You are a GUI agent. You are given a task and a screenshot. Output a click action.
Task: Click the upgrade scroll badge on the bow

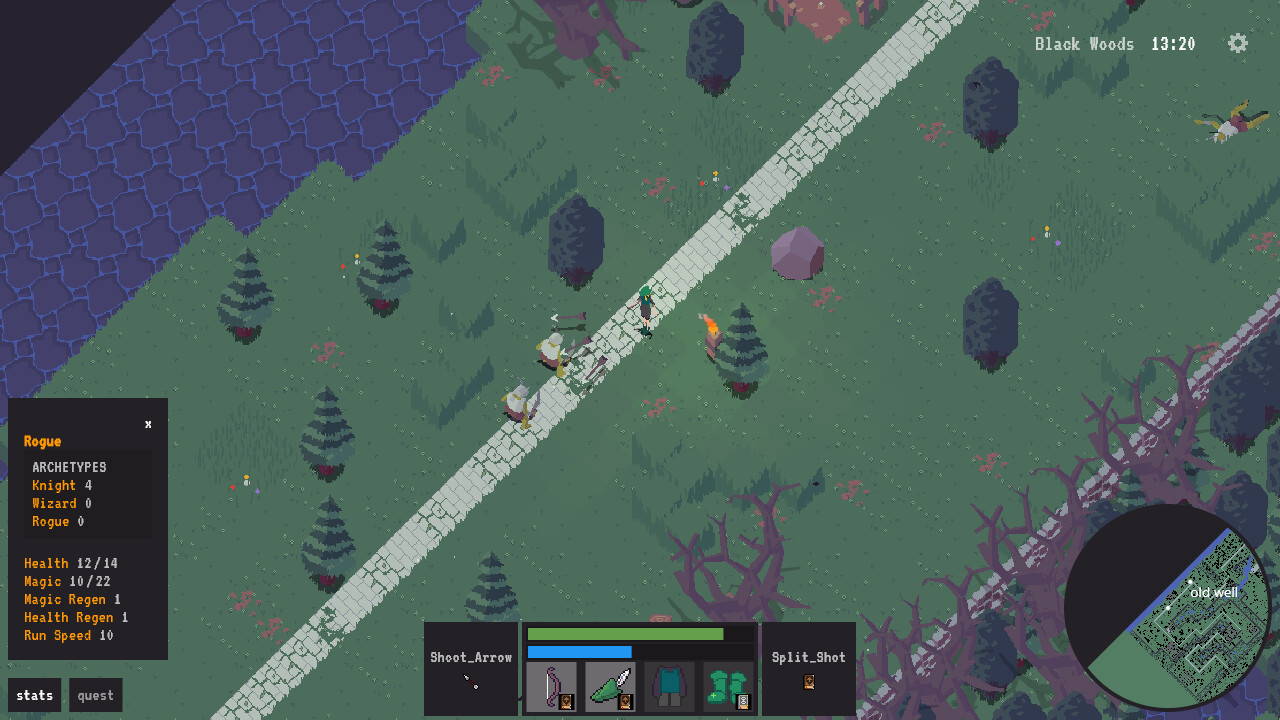(566, 702)
